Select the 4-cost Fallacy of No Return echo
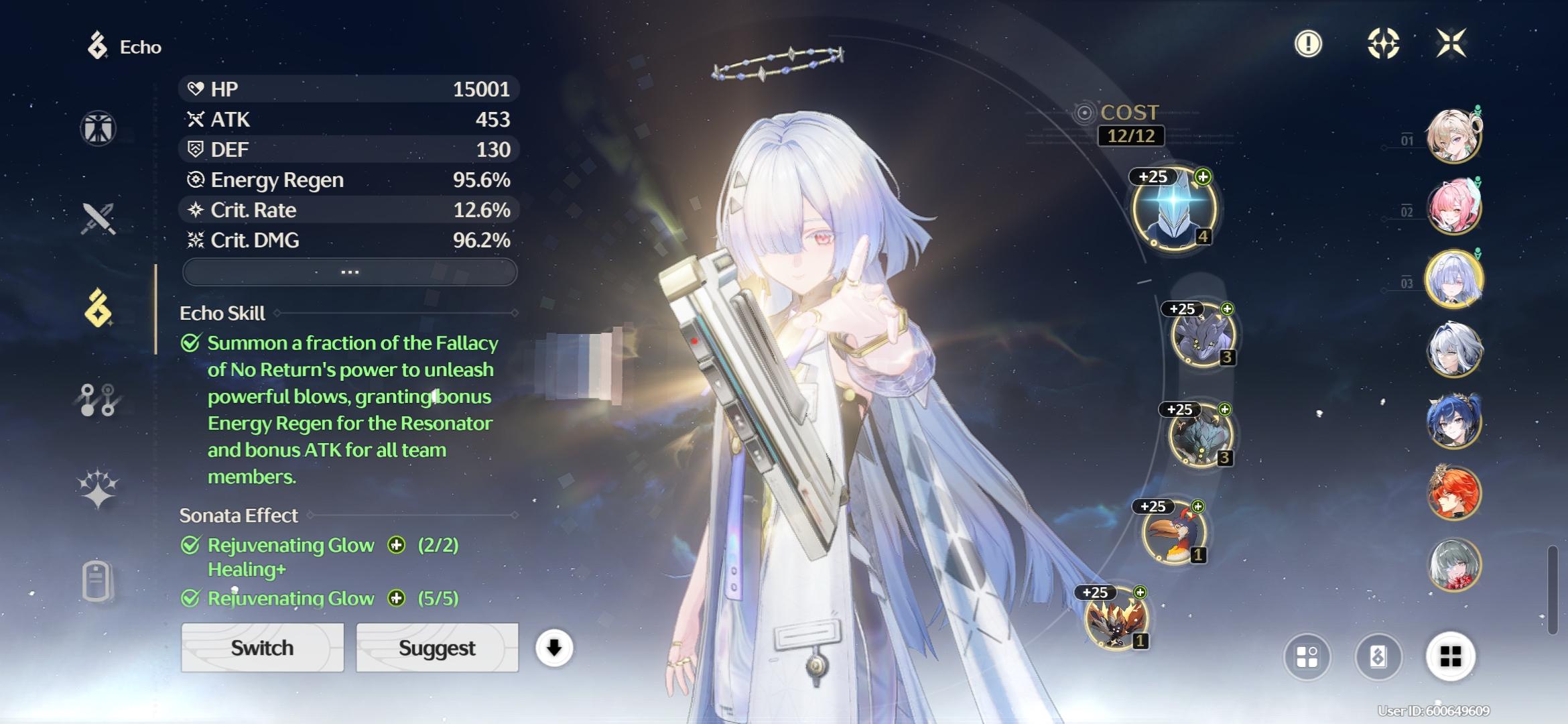 [1174, 209]
